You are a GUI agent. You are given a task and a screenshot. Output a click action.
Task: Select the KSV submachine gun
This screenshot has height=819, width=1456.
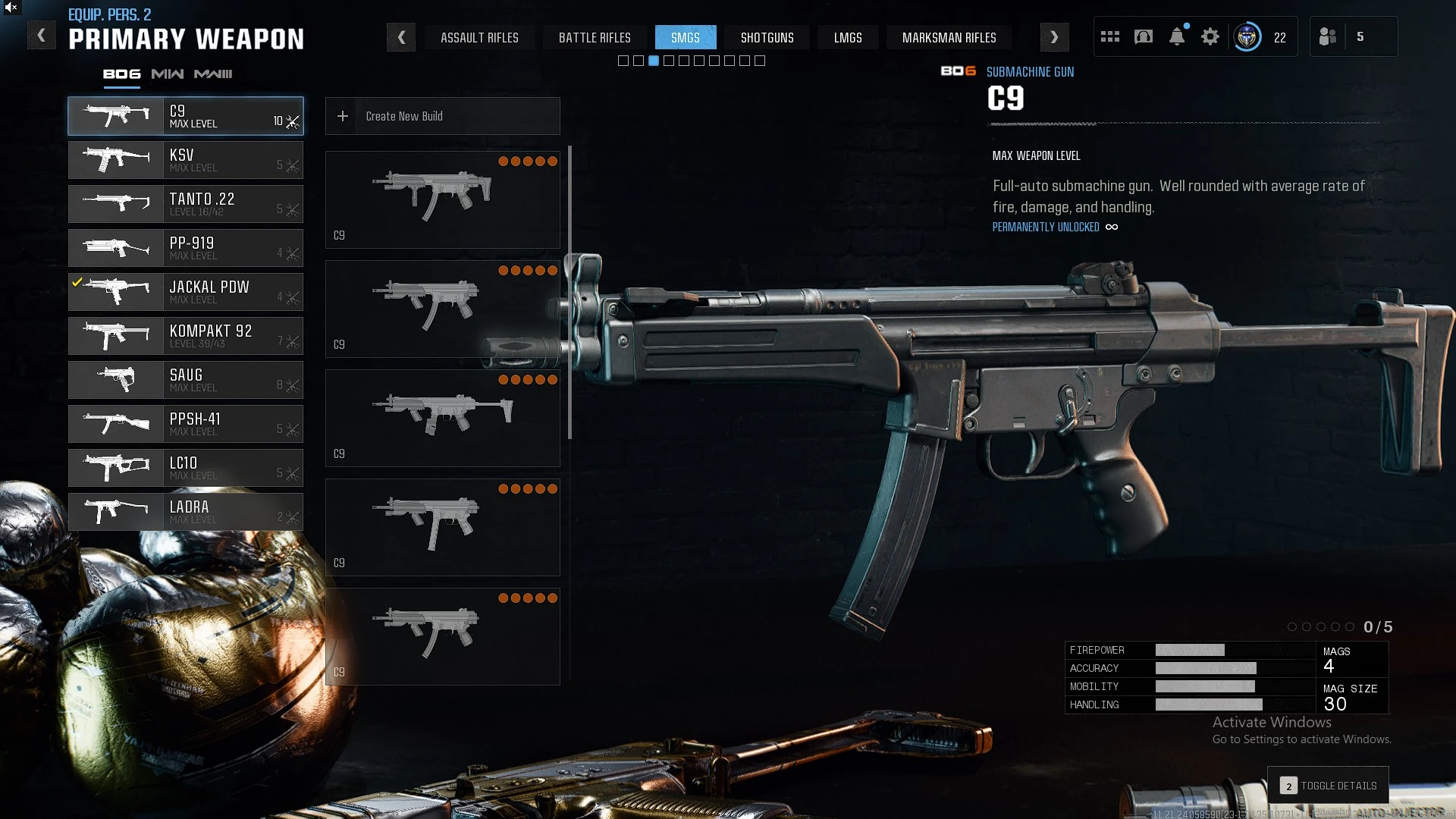[x=186, y=160]
